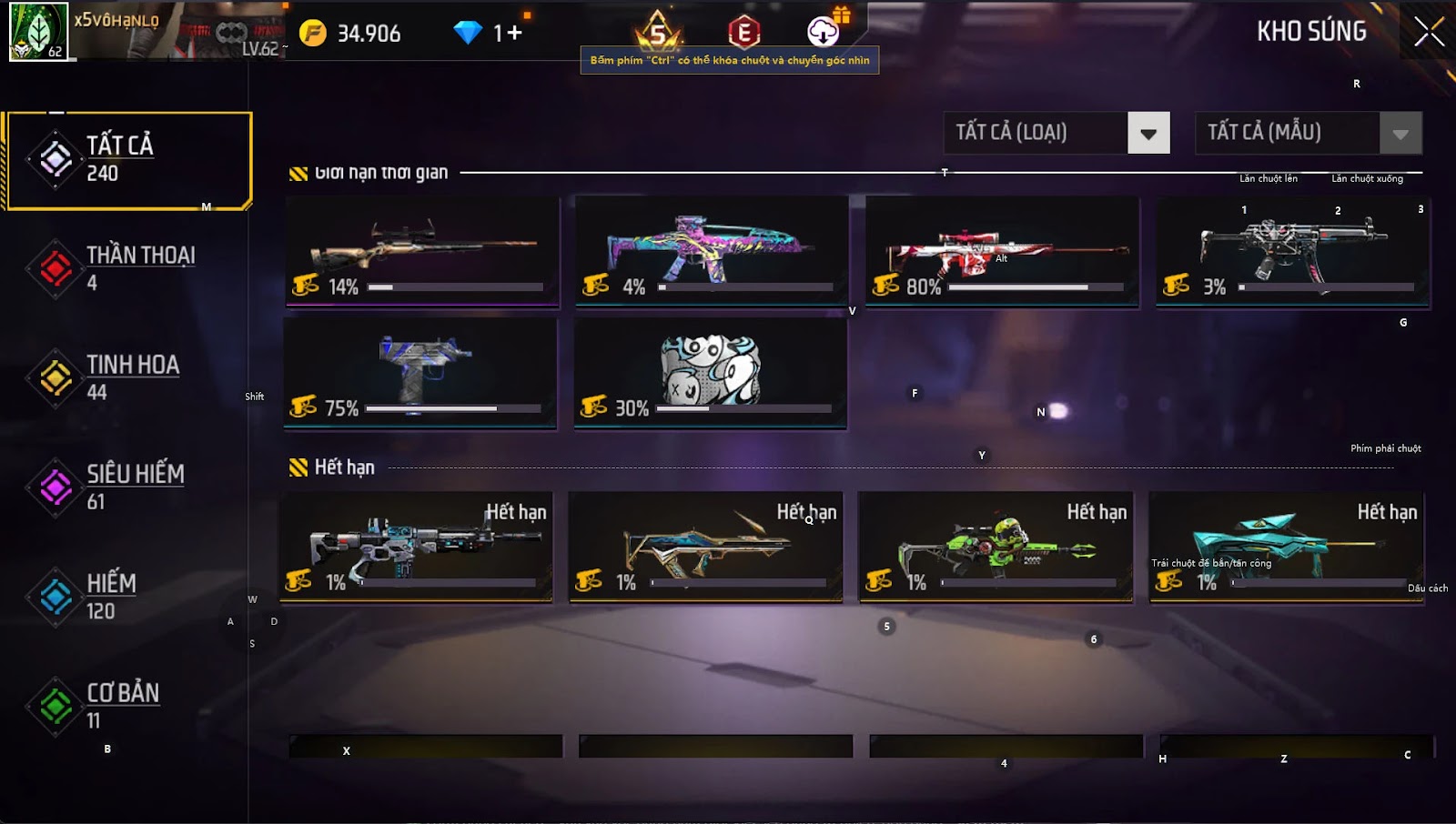This screenshot has width=1456, height=824.
Task: Switch to the Cơ Bản tab
Action: [x=127, y=706]
